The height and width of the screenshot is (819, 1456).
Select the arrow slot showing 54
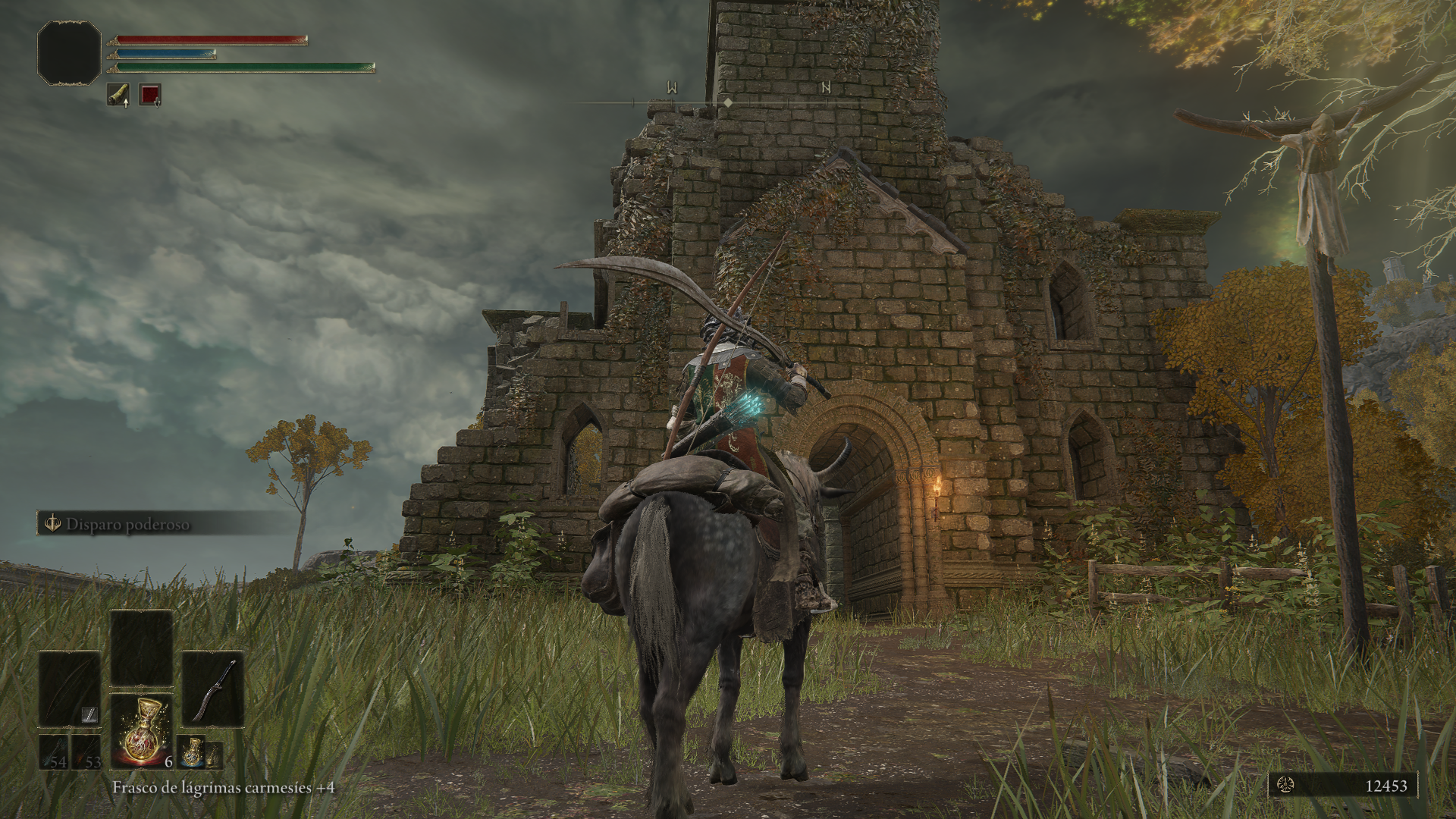click(x=54, y=752)
